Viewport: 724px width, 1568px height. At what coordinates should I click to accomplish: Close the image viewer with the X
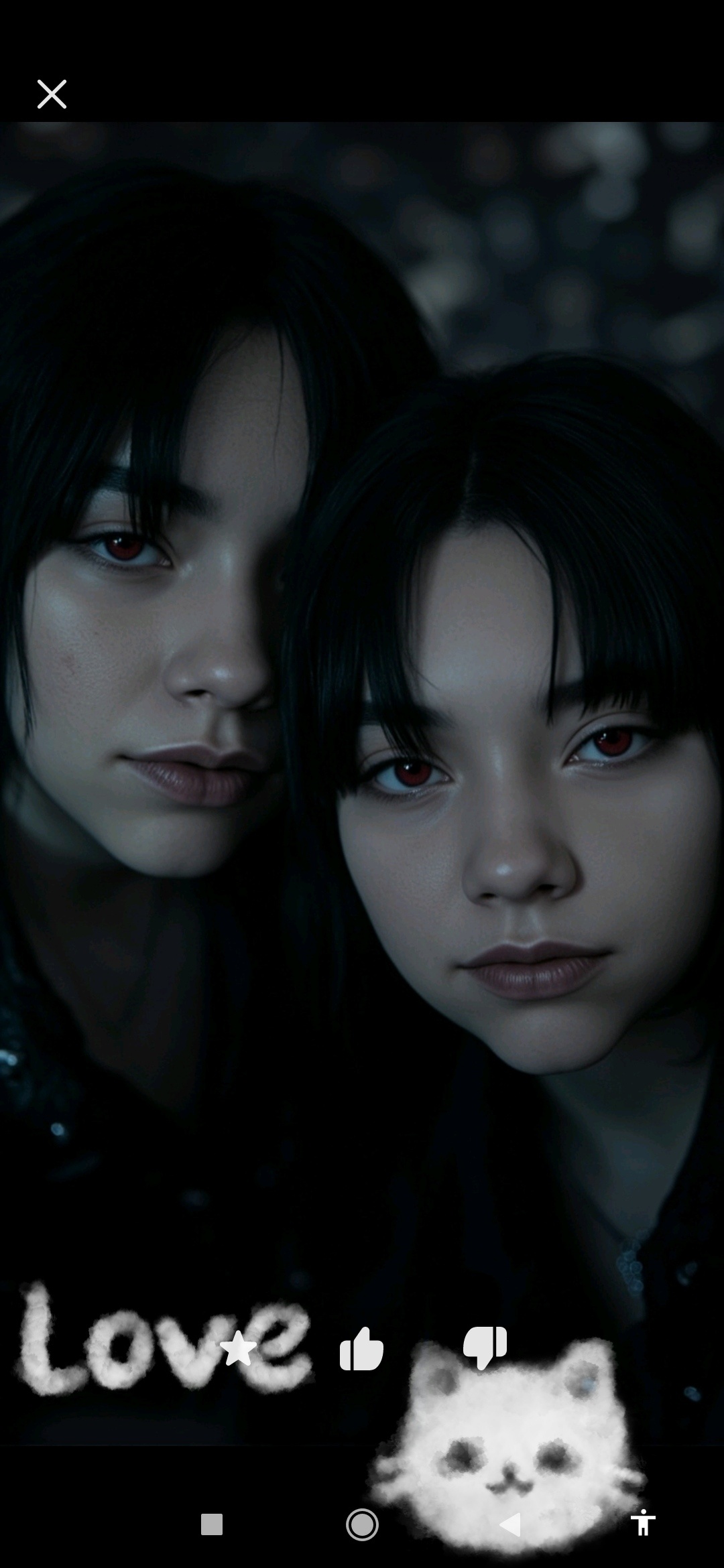pos(52,94)
